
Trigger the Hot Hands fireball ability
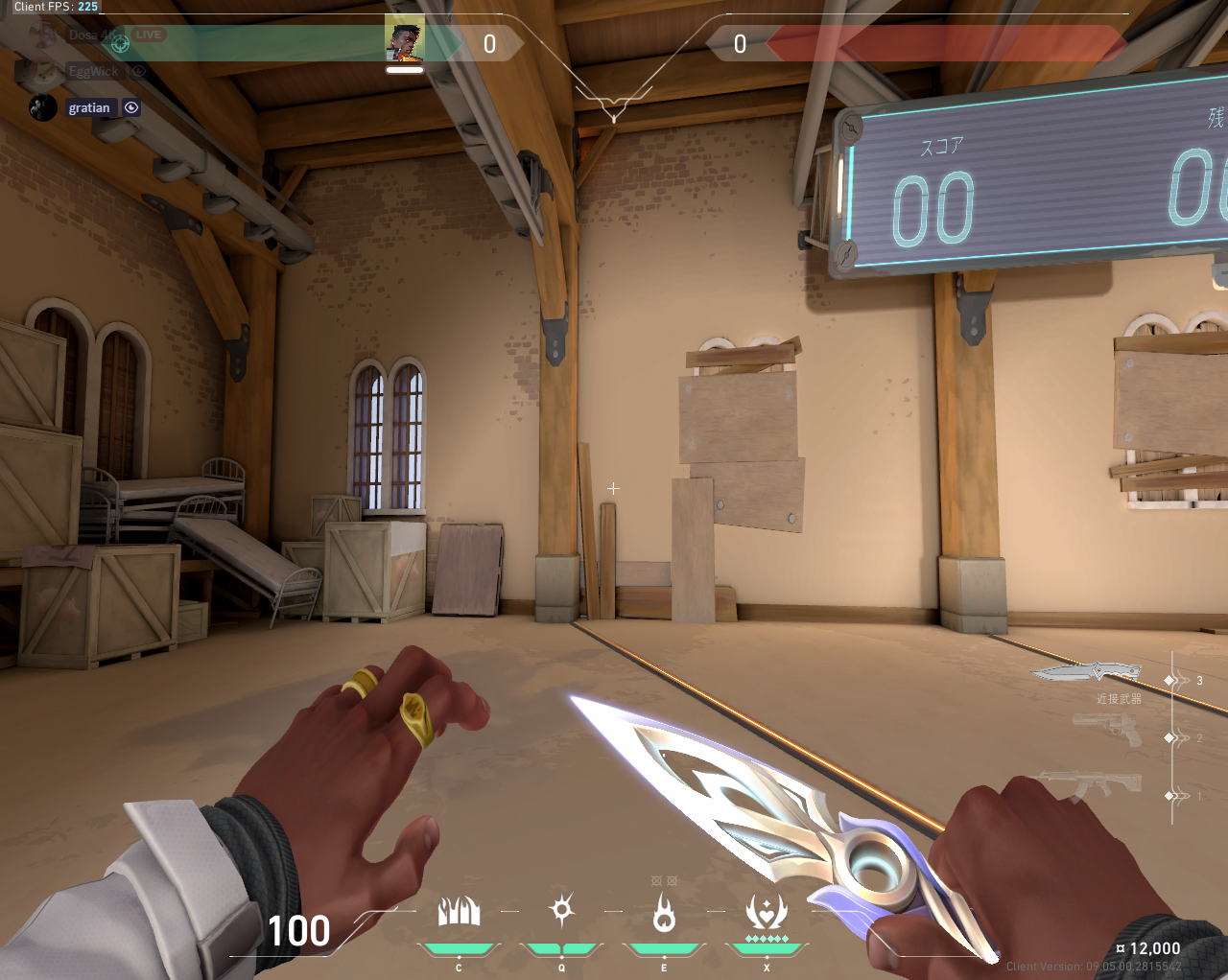coord(663,912)
